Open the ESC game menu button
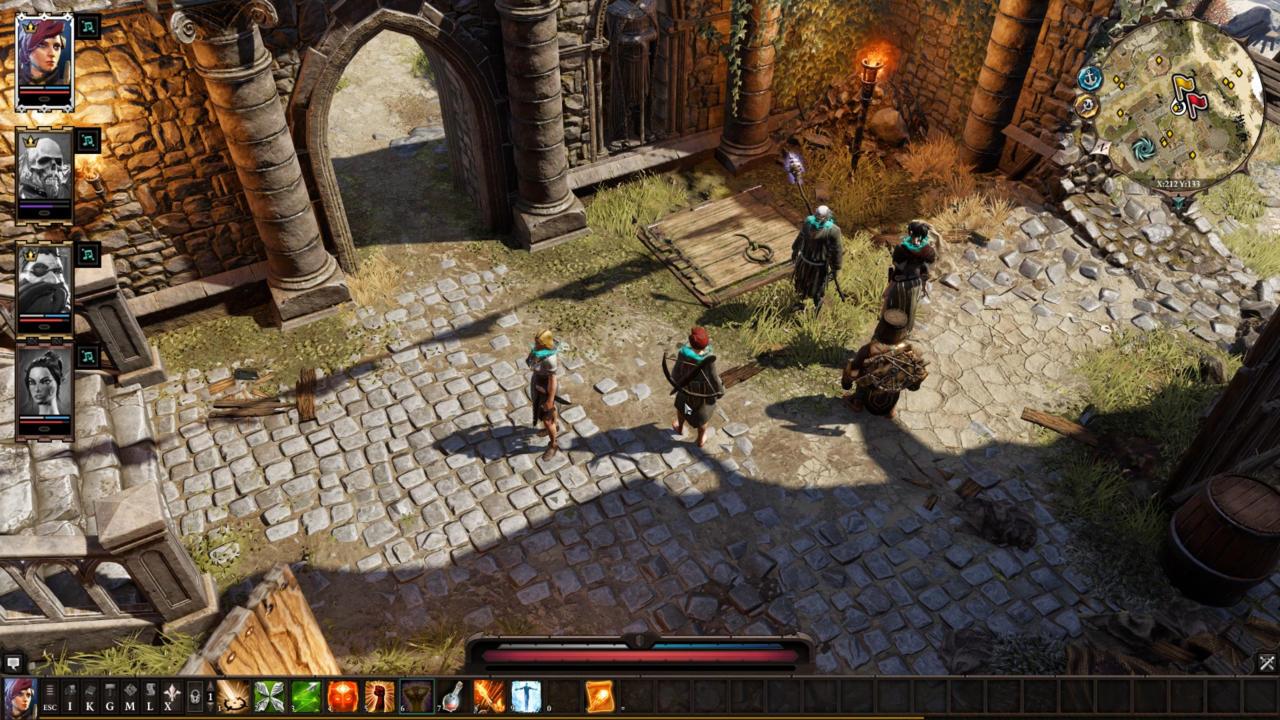This screenshot has width=1280, height=720. pyautogui.click(x=50, y=695)
